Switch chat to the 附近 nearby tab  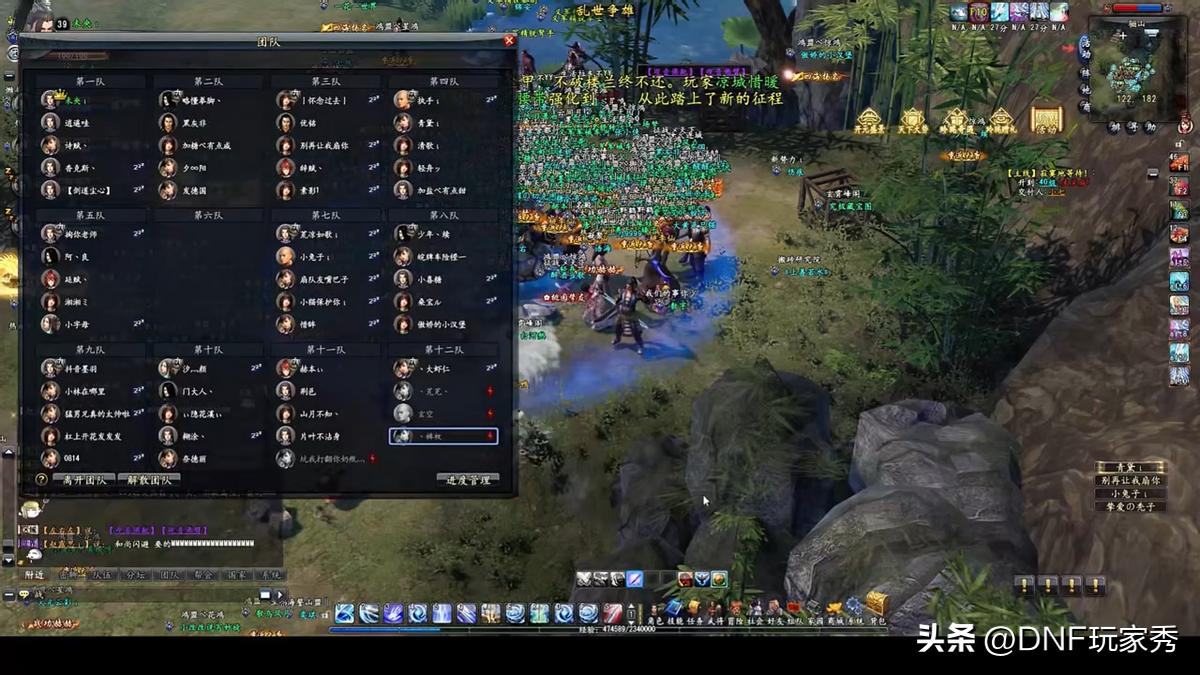click(x=36, y=575)
